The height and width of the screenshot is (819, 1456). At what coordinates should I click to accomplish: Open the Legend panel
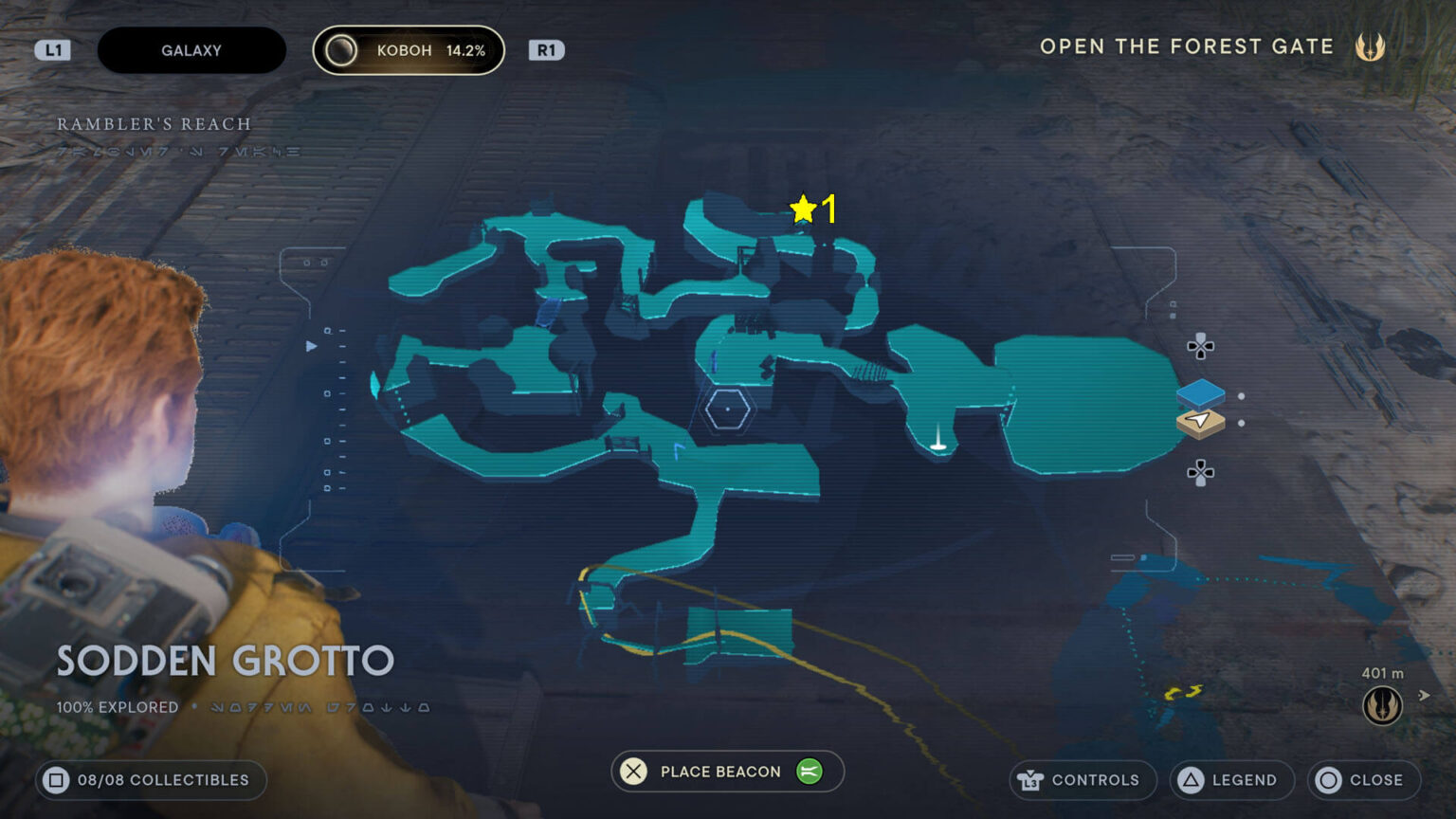click(x=1229, y=780)
